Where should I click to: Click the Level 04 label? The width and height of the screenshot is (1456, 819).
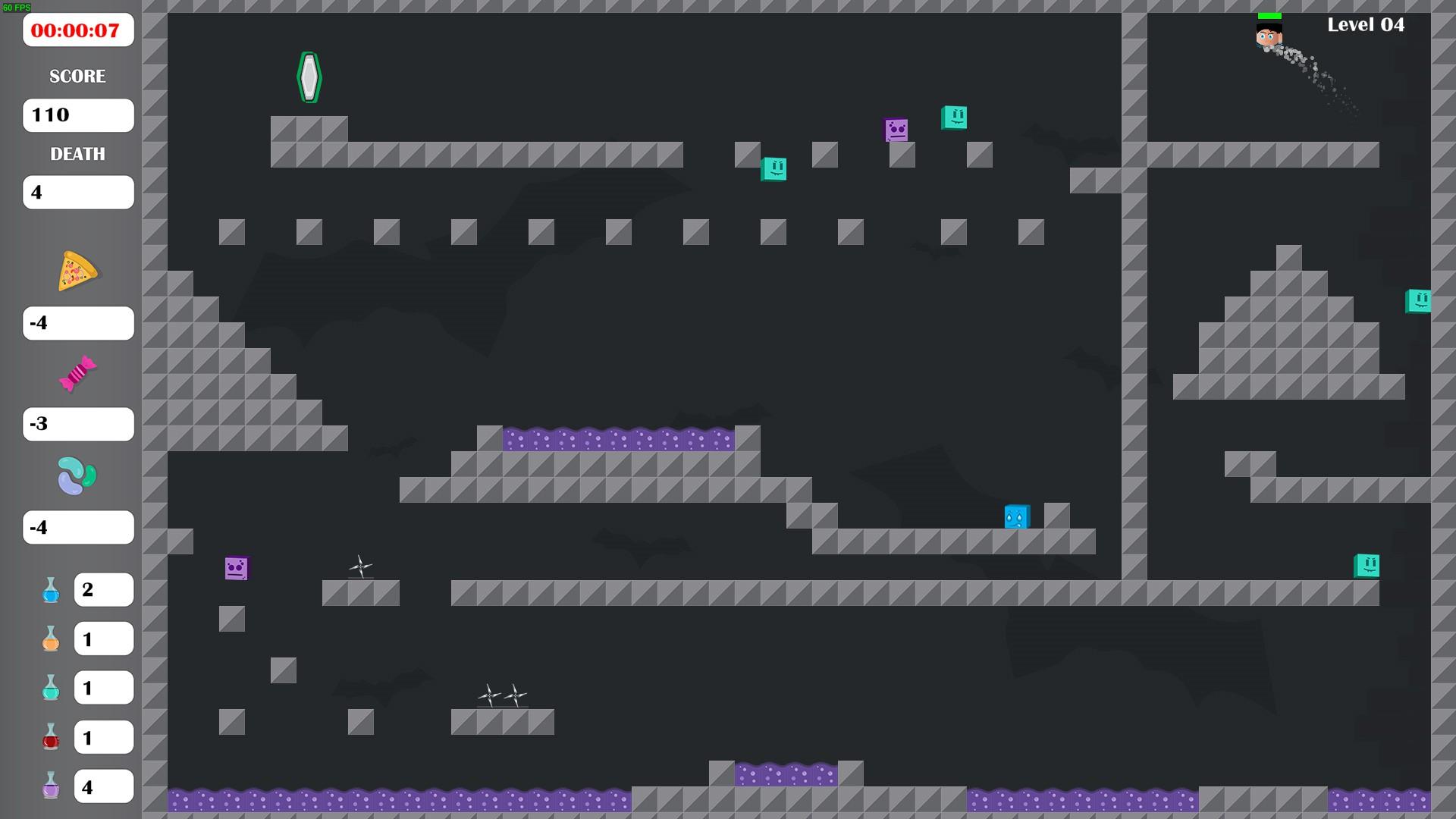click(1364, 24)
